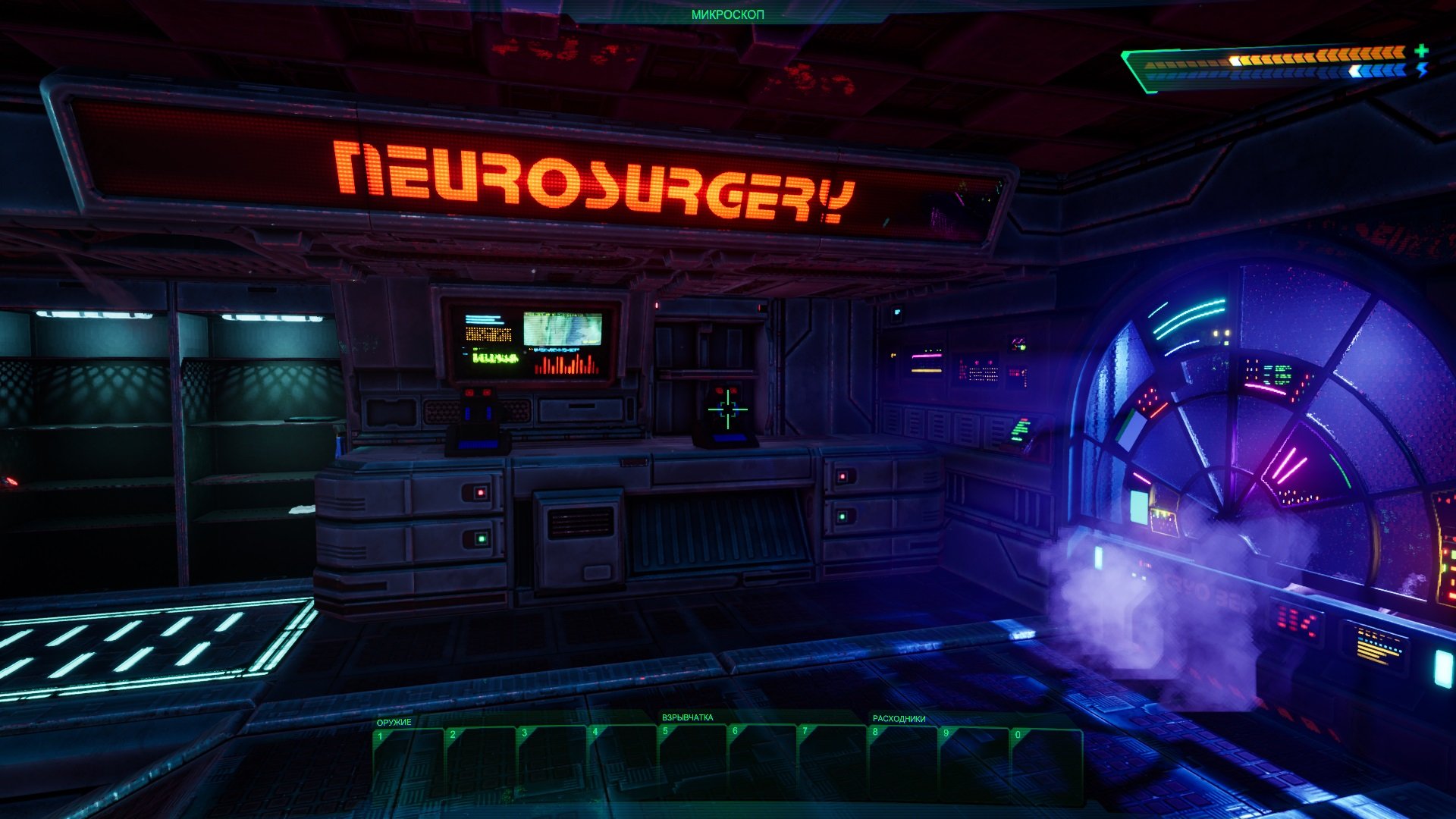Select explosives slot number 5

pyautogui.click(x=692, y=762)
